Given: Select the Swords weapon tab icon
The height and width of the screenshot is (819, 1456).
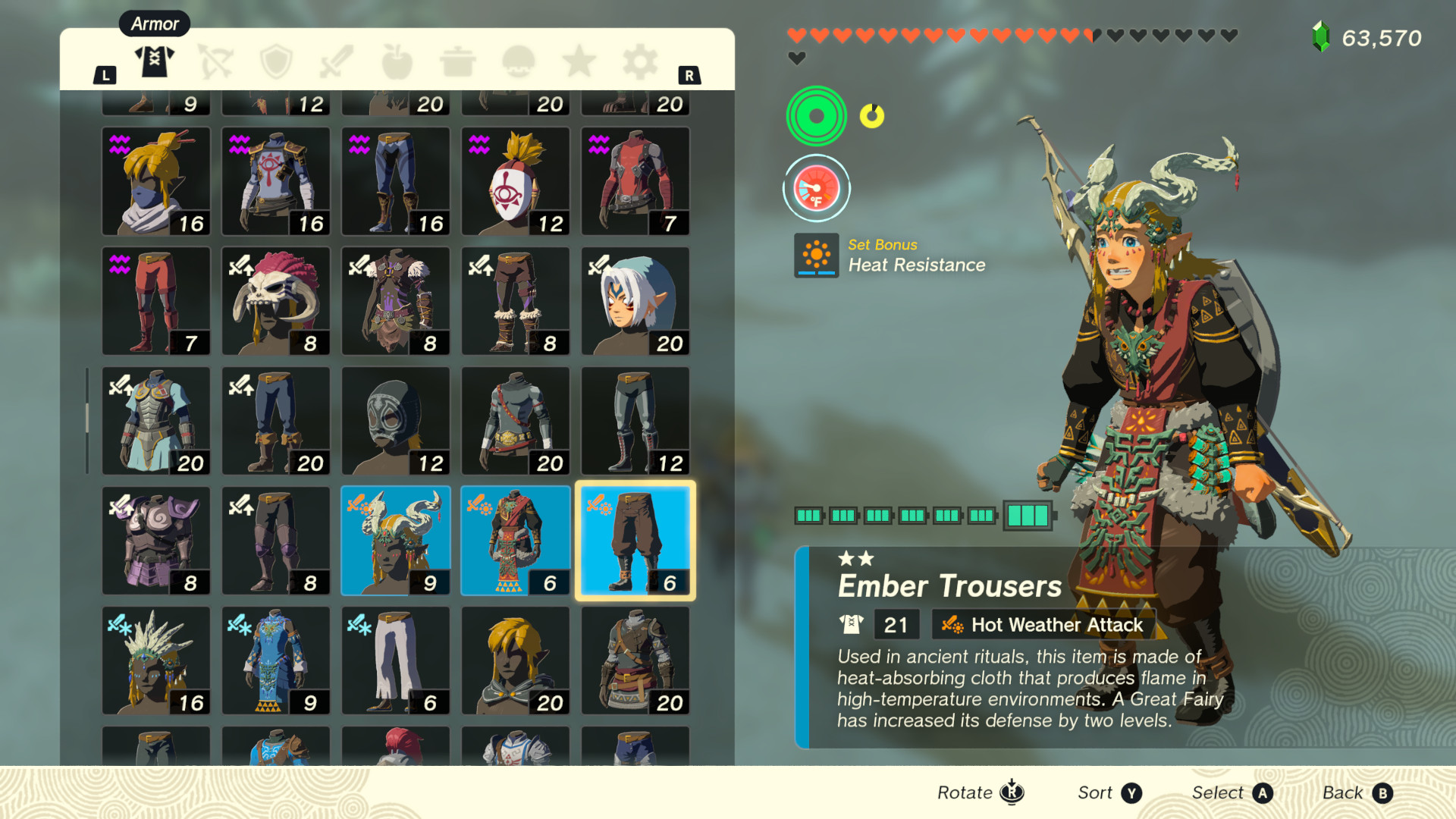Looking at the screenshot, I should (x=337, y=61).
